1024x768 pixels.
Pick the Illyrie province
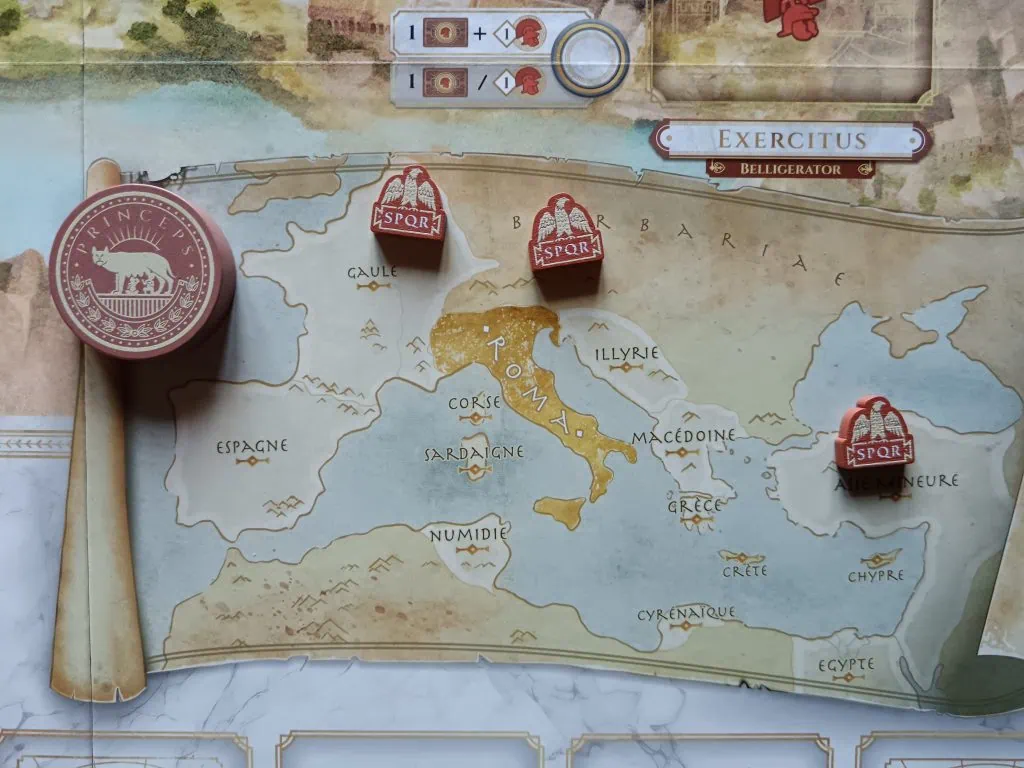[626, 354]
